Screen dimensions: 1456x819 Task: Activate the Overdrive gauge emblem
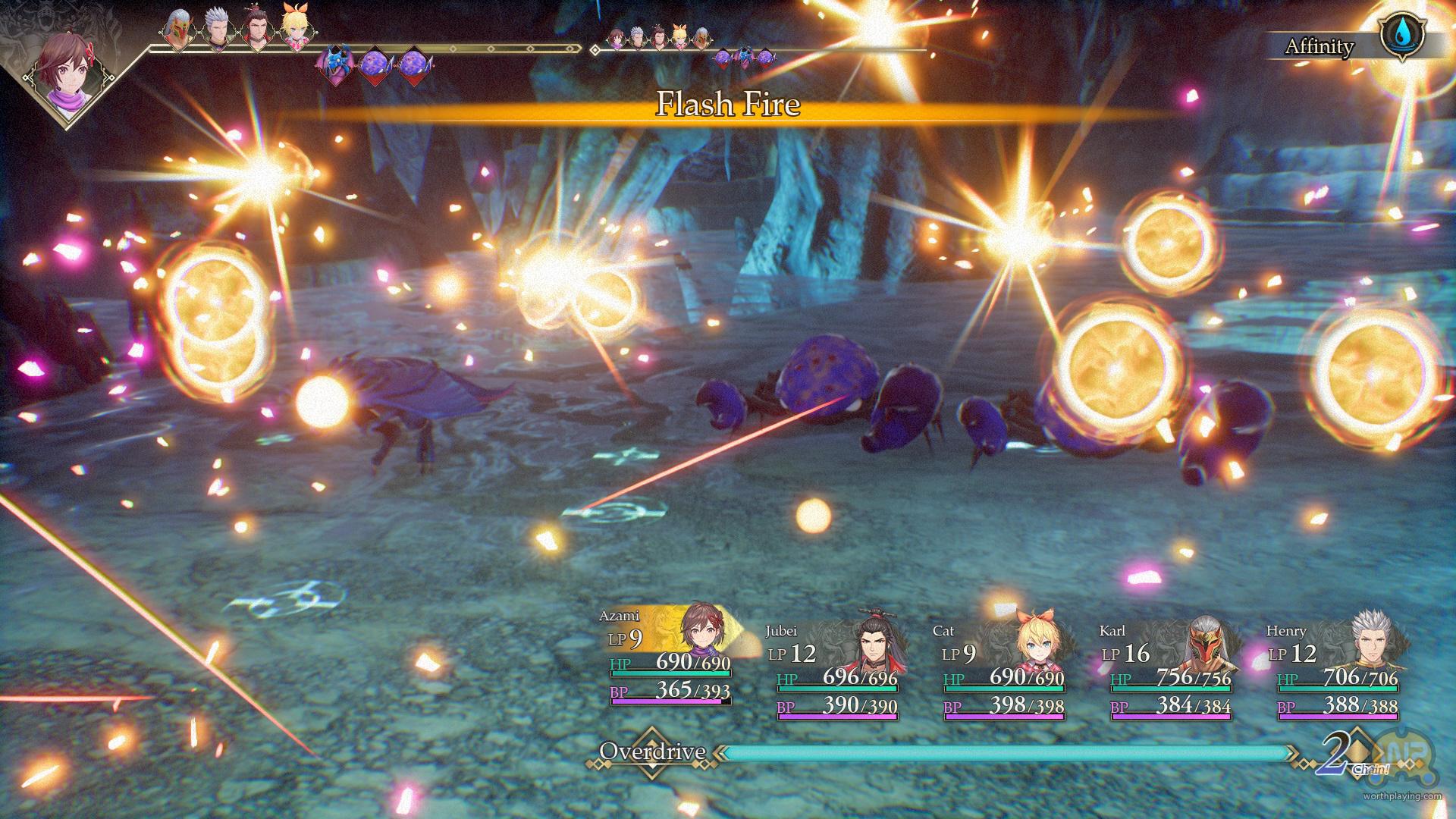[651, 752]
